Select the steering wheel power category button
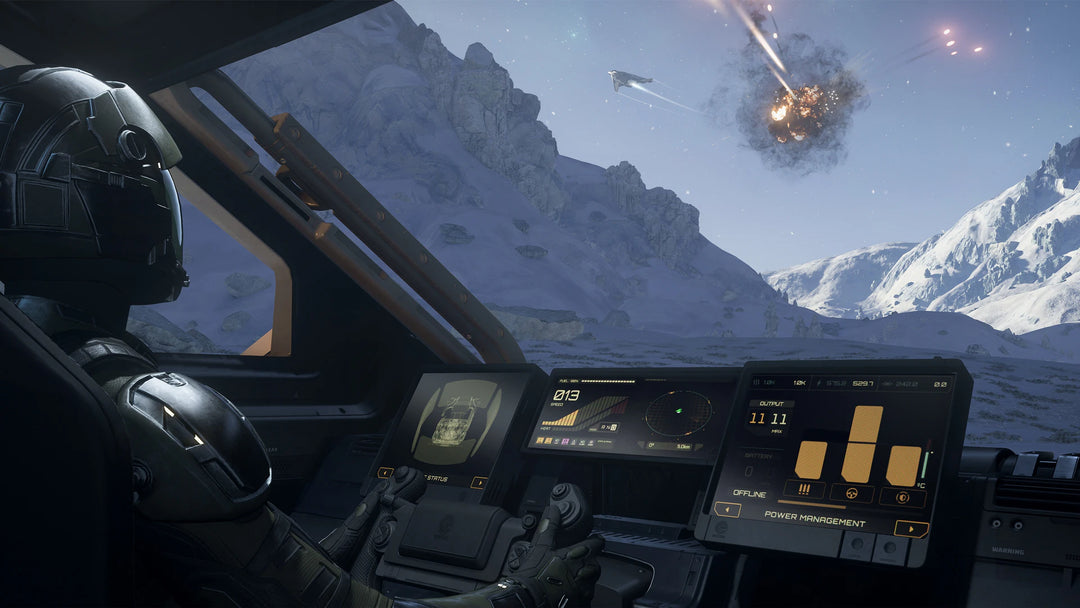The height and width of the screenshot is (608, 1080). coord(851,493)
